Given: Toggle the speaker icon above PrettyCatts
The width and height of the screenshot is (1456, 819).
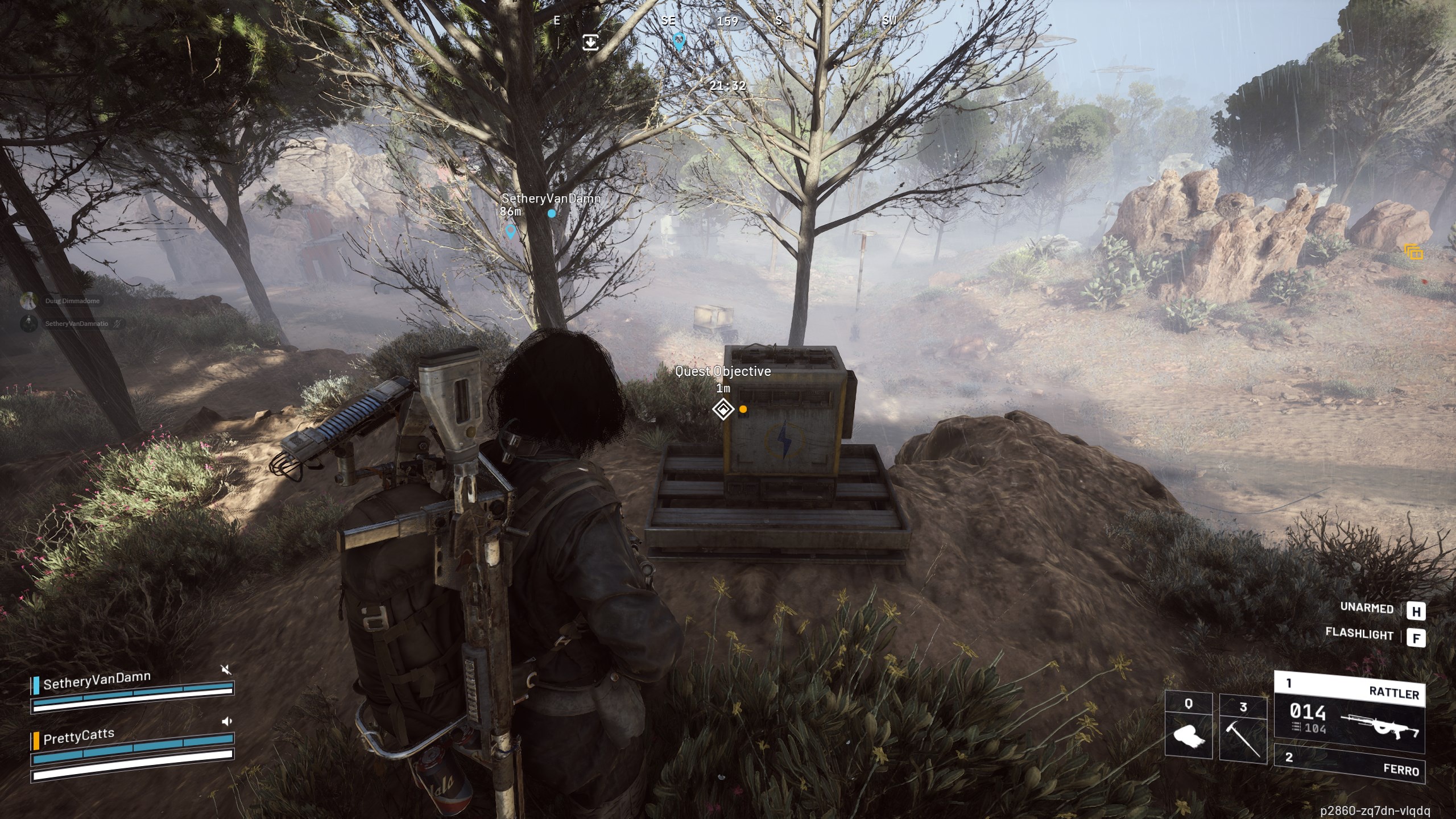Looking at the screenshot, I should 226,721.
